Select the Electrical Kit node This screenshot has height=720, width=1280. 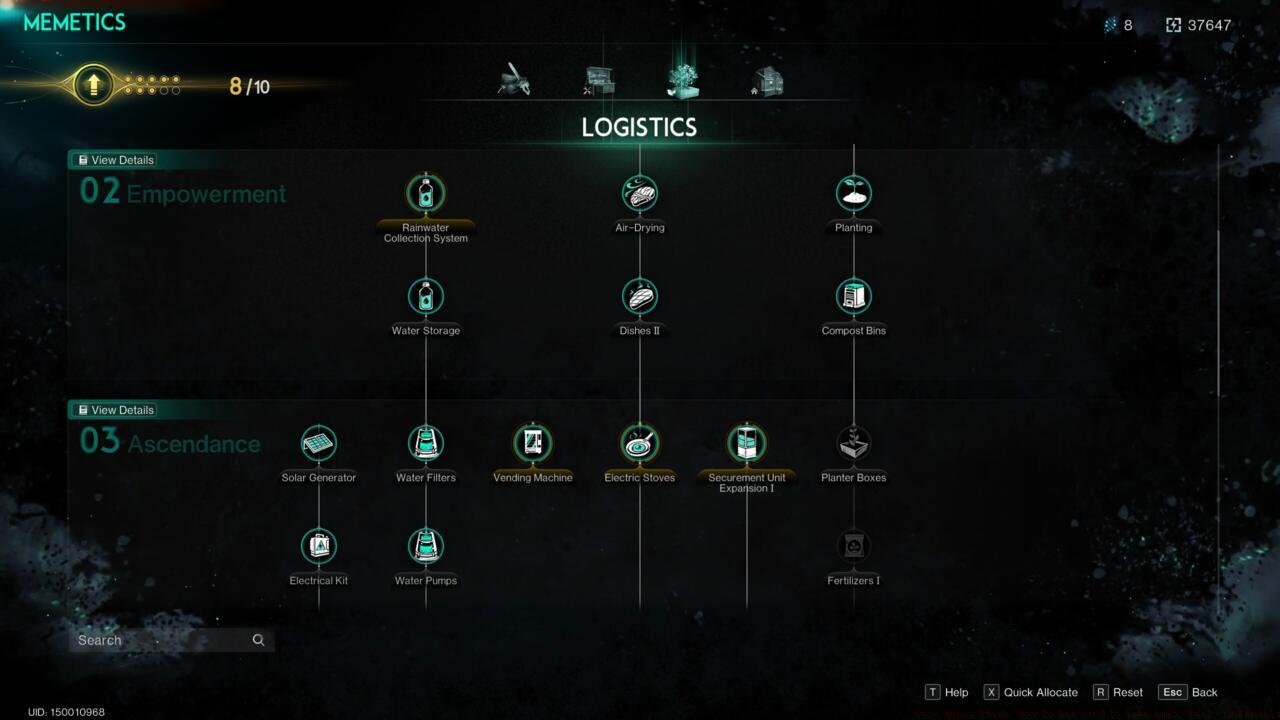click(318, 546)
